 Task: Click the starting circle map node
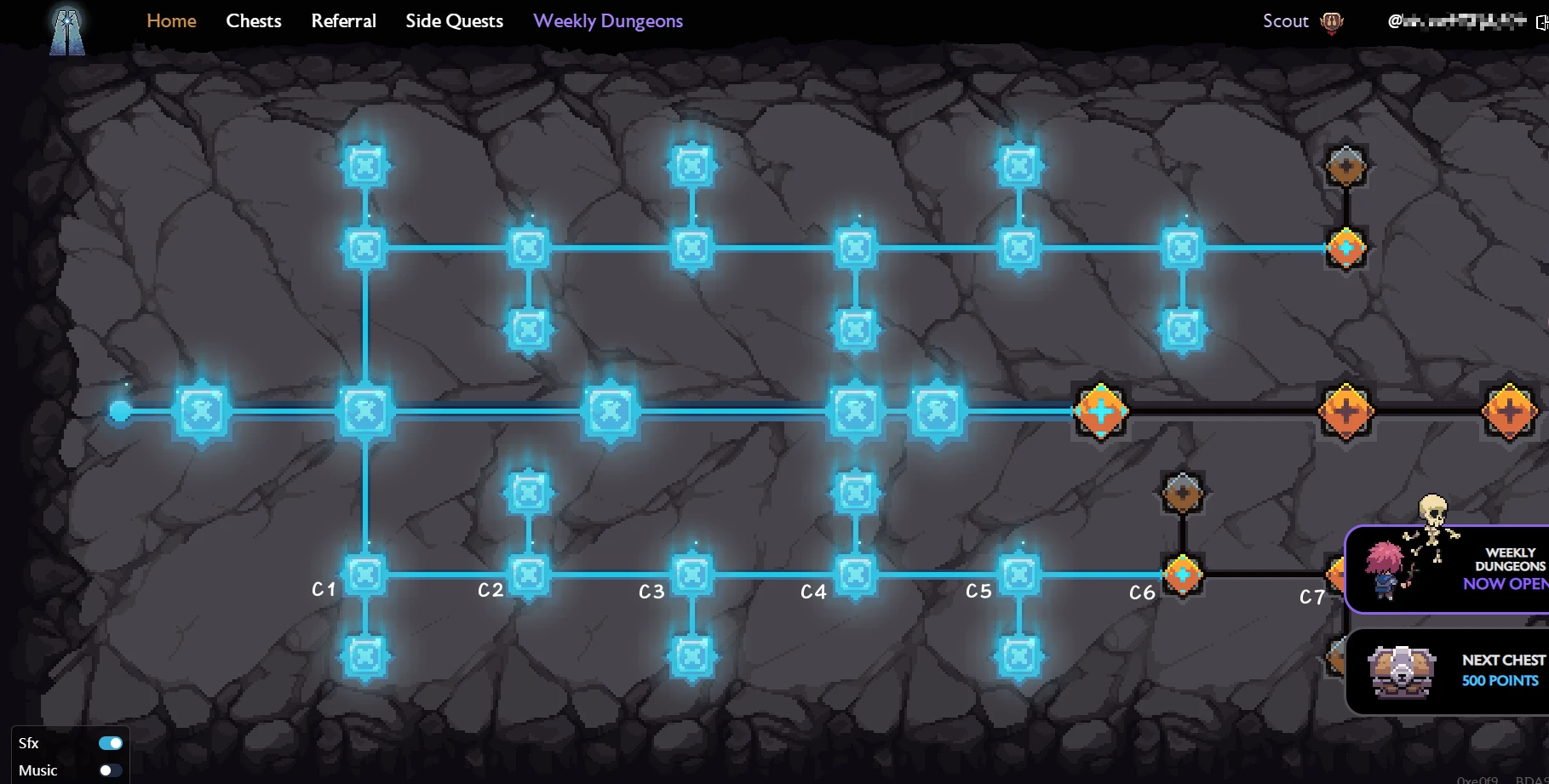(x=120, y=411)
